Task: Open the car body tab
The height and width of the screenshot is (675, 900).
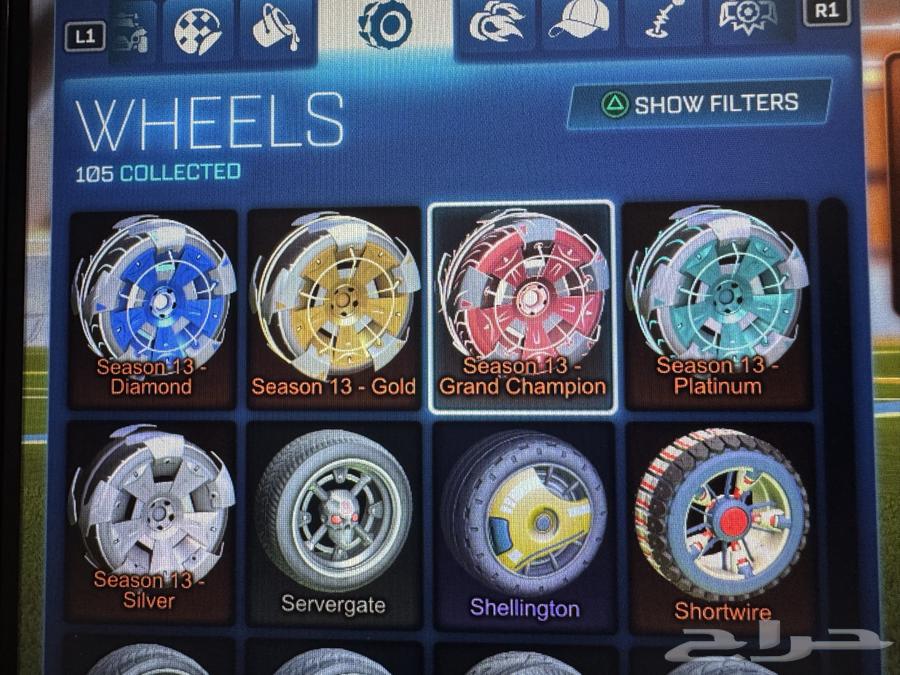Action: [132, 28]
